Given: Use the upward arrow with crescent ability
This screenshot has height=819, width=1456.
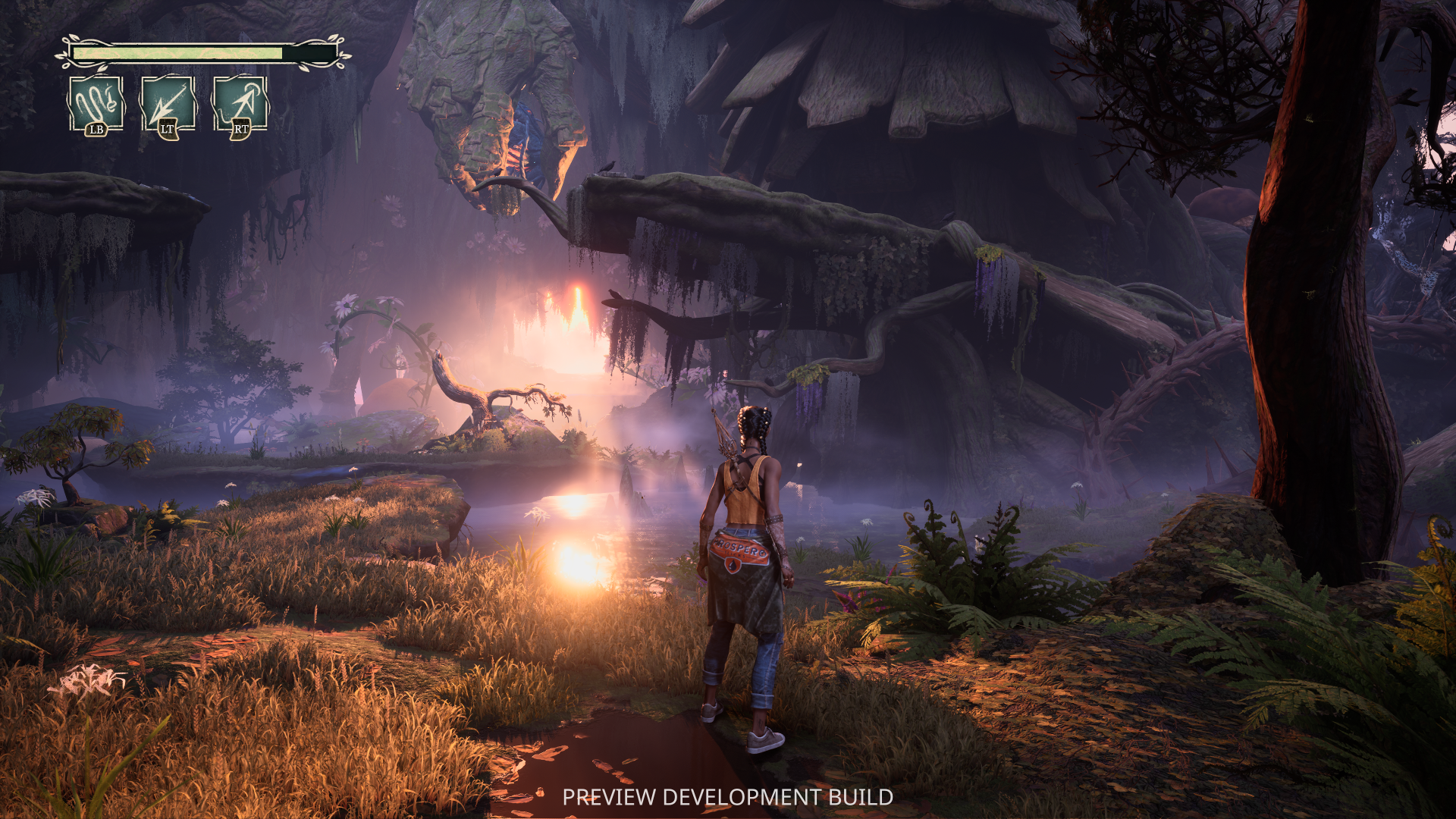Looking at the screenshot, I should click(x=240, y=104).
